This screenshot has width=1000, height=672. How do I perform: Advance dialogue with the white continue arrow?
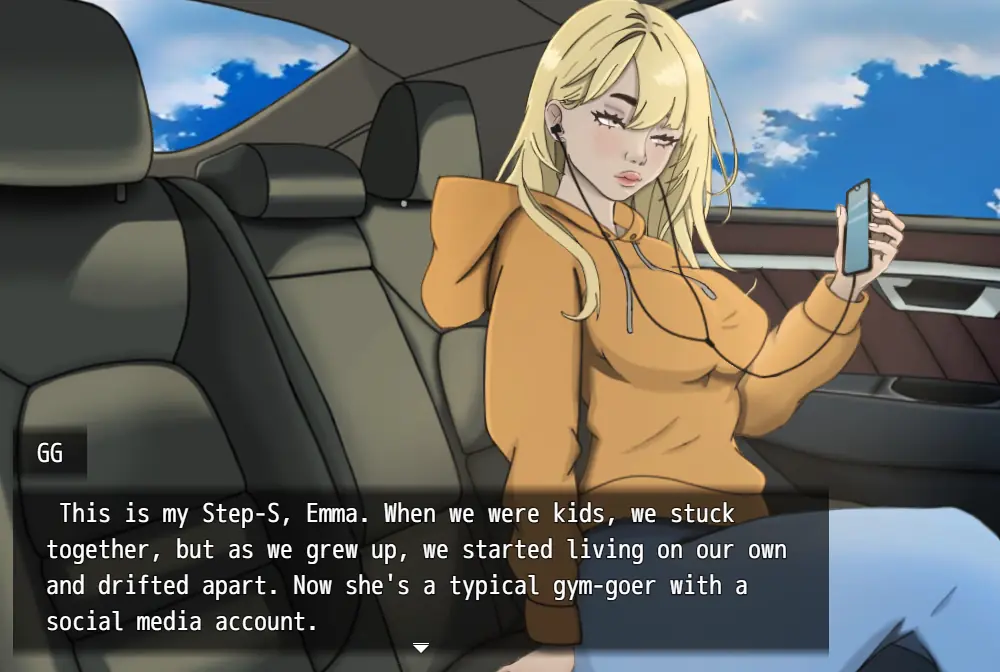(x=421, y=648)
